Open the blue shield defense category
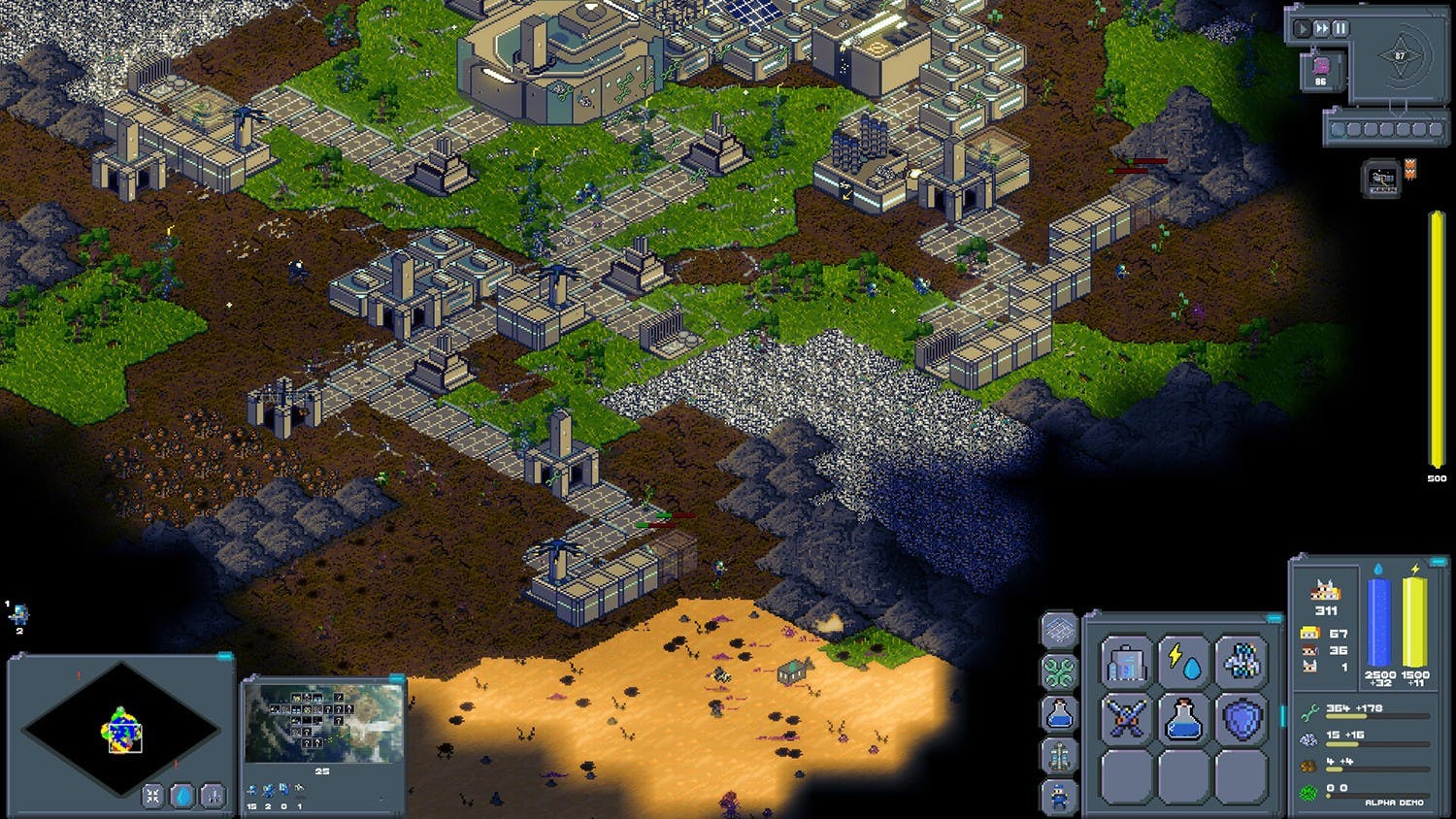1456x819 pixels. 1241,720
